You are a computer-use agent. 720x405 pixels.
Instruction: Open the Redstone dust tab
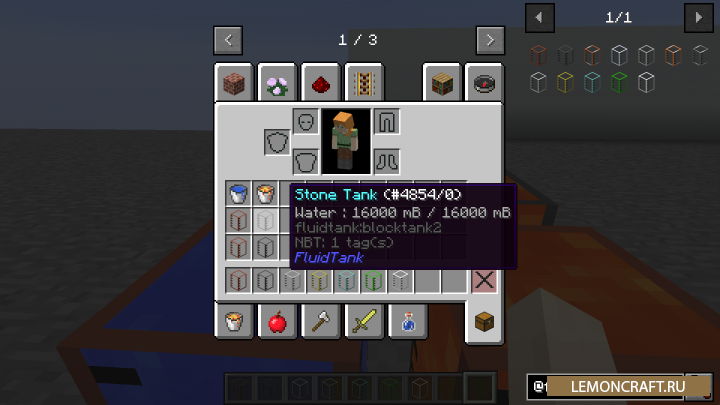click(321, 84)
